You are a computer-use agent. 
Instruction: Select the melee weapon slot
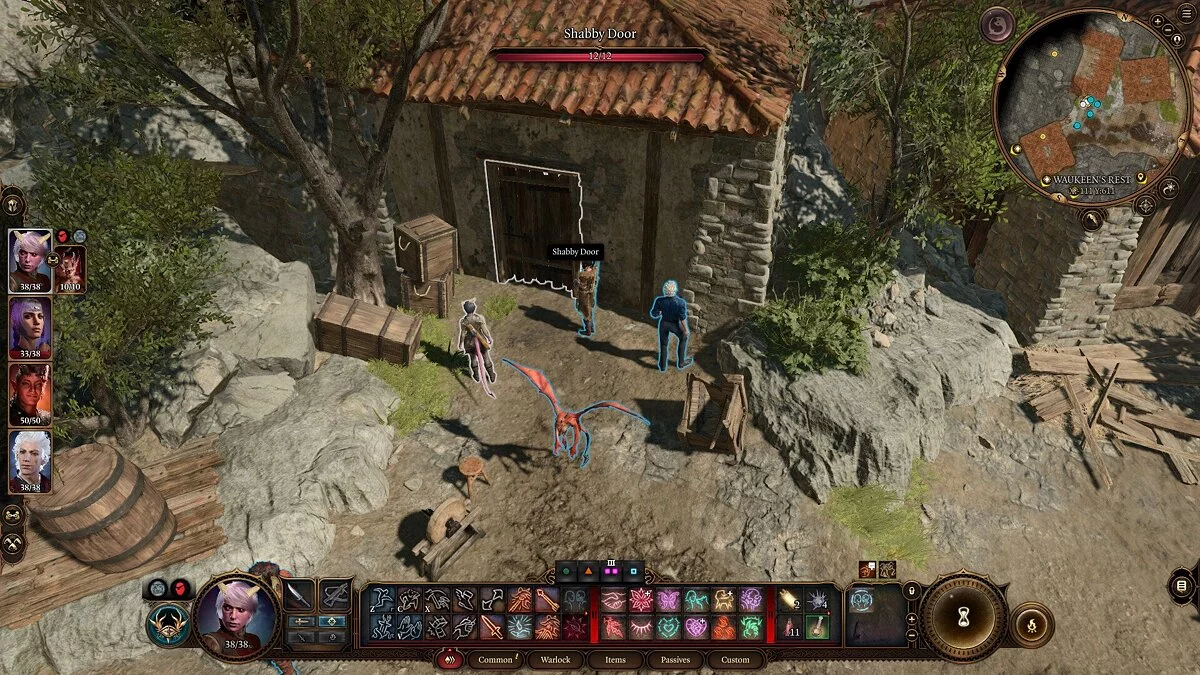coord(299,595)
